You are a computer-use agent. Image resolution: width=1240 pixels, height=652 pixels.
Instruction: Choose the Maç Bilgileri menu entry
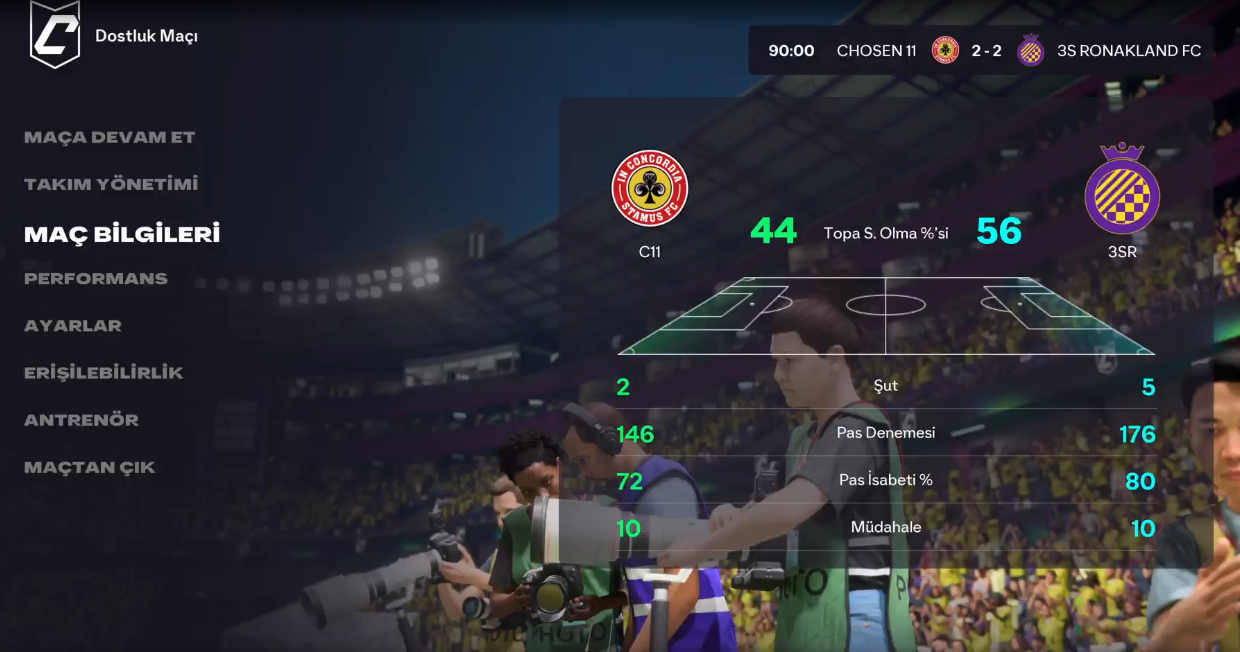pos(122,234)
